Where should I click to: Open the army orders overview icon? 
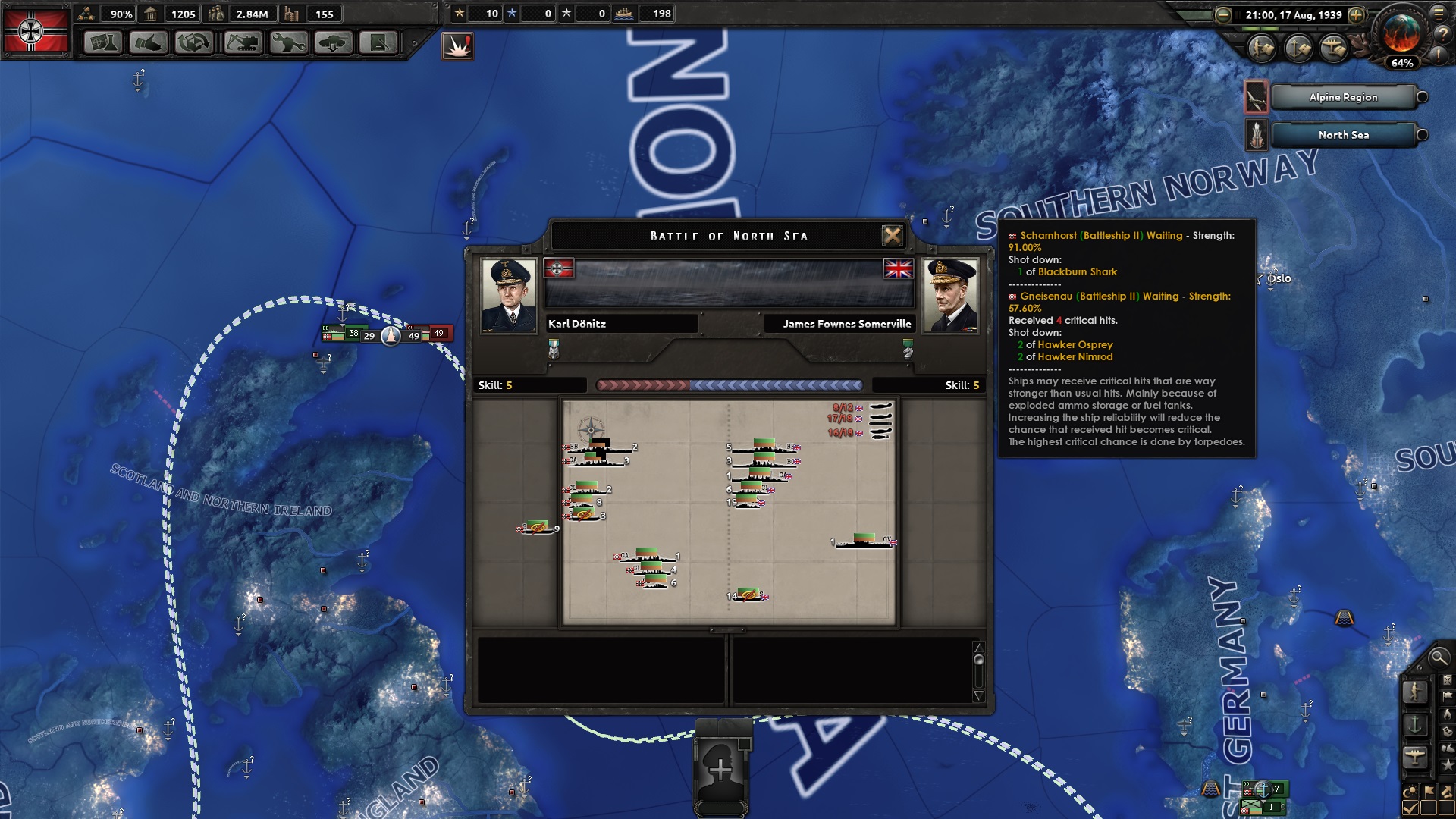(x=1262, y=49)
